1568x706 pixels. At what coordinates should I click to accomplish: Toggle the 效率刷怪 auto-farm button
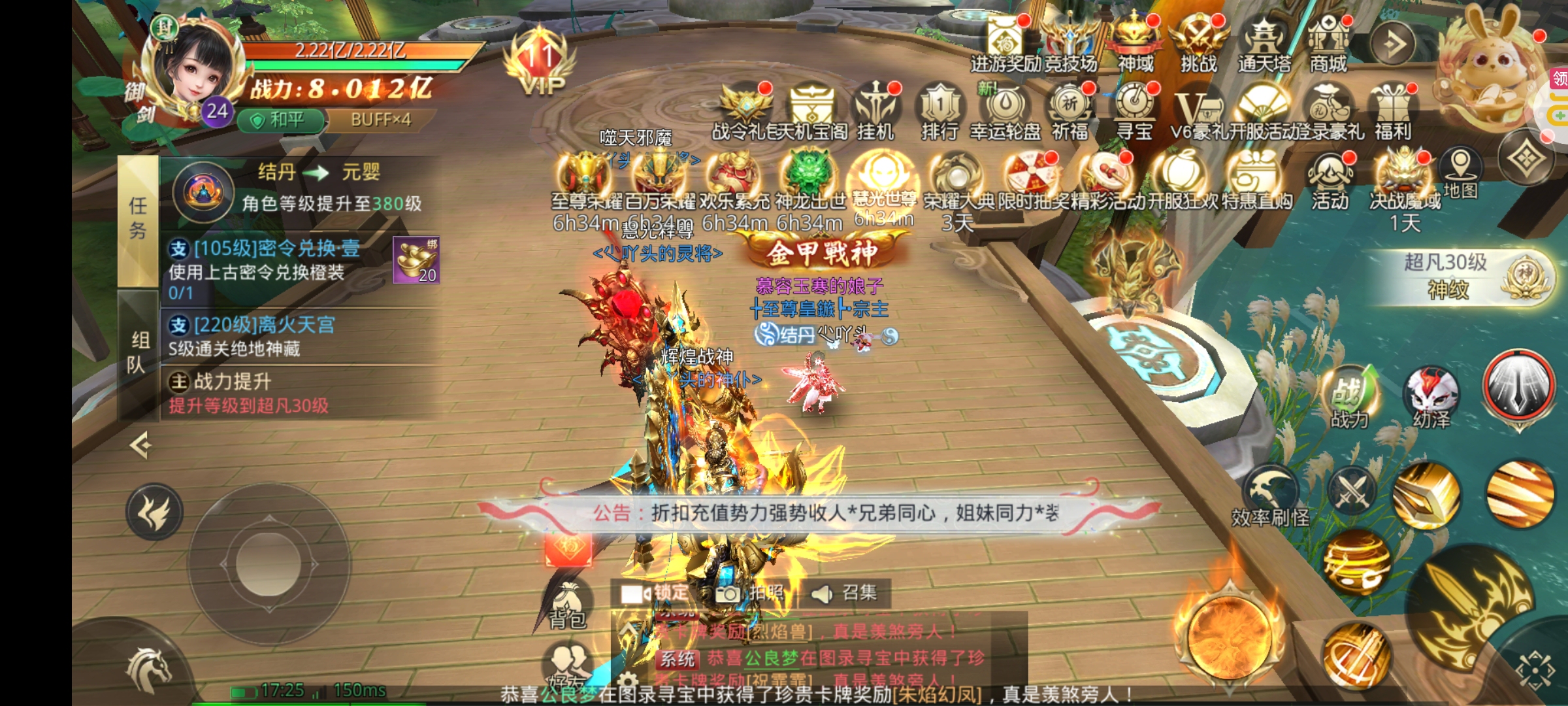pyautogui.click(x=1270, y=497)
